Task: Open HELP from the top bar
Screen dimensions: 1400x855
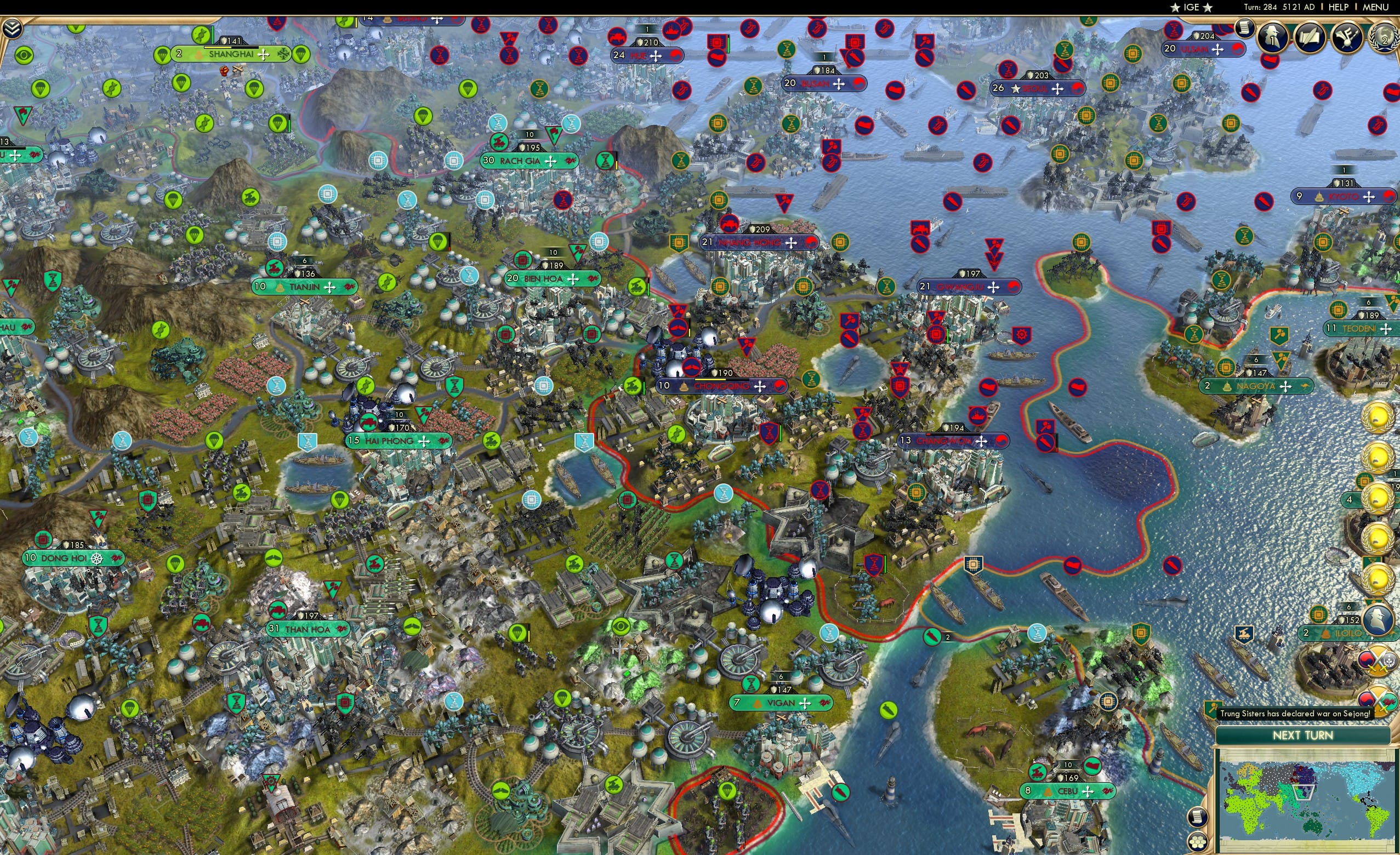Action: [x=1339, y=7]
